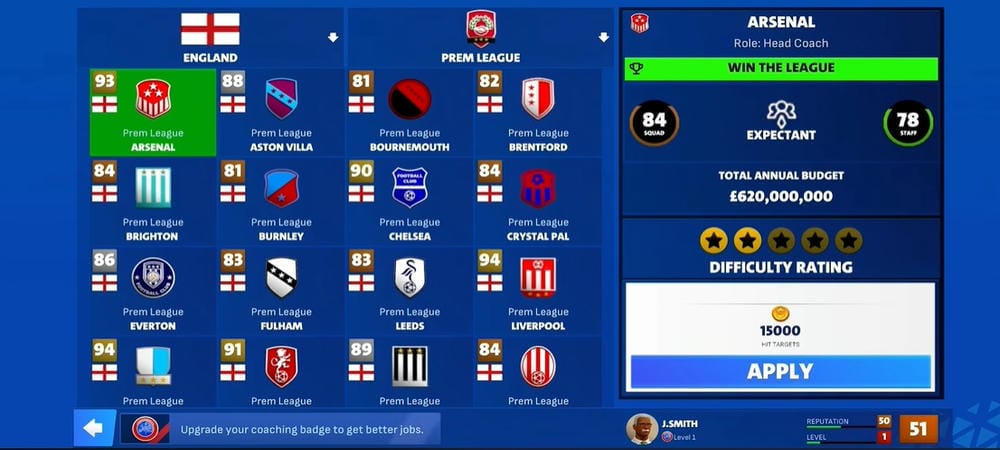The height and width of the screenshot is (450, 1000).
Task: Choose the Brighton club tile
Action: (x=152, y=202)
